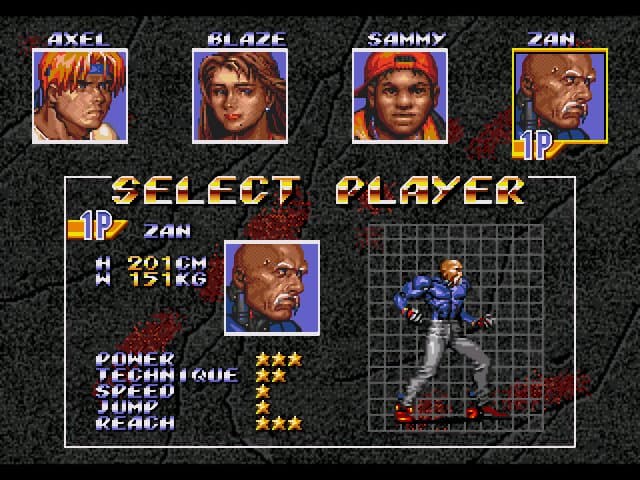Screen dimensions: 640x480
Task: Choose Blaze from the character roster
Action: coord(240,96)
